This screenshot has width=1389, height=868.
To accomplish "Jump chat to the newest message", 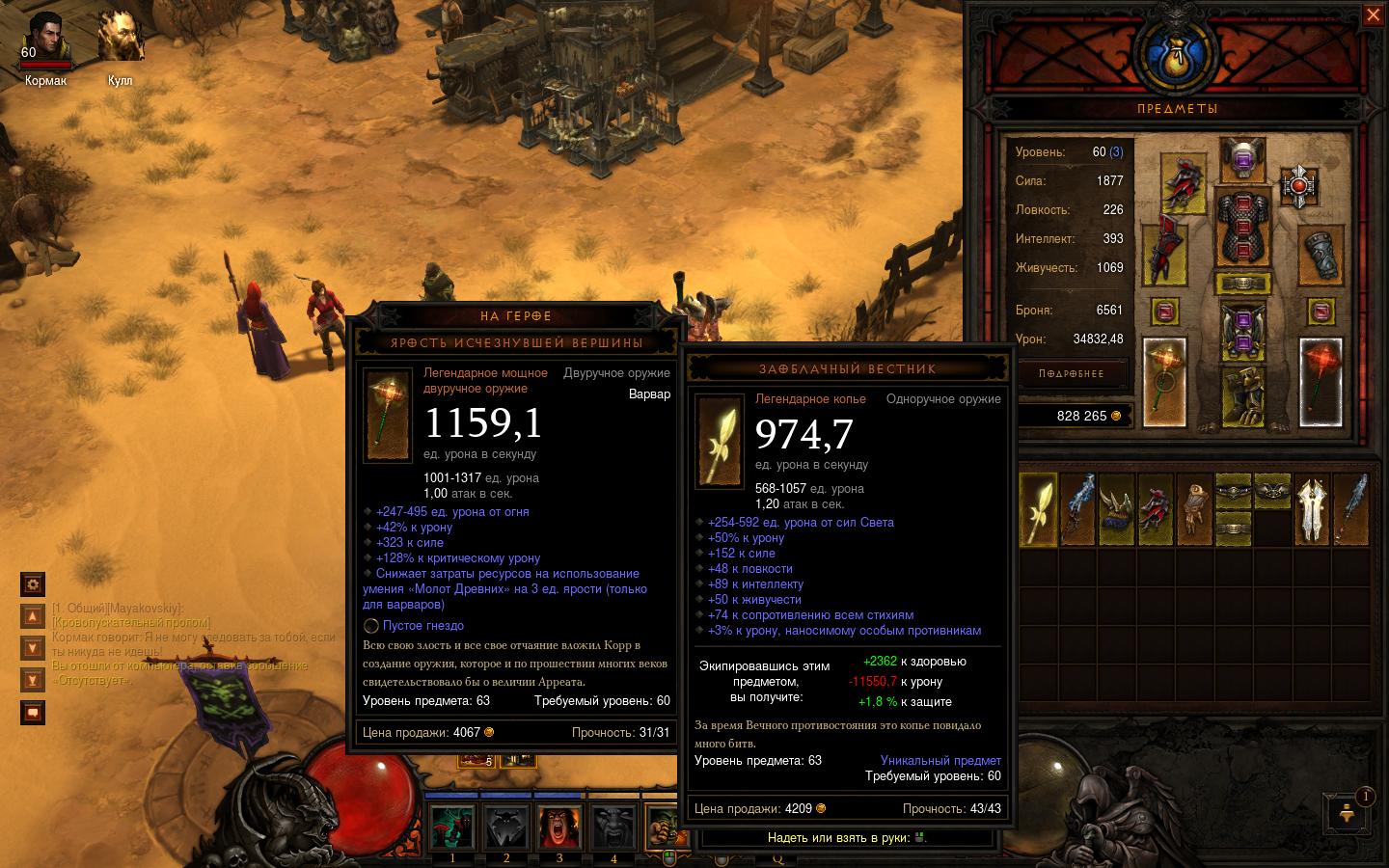I will click(33, 680).
